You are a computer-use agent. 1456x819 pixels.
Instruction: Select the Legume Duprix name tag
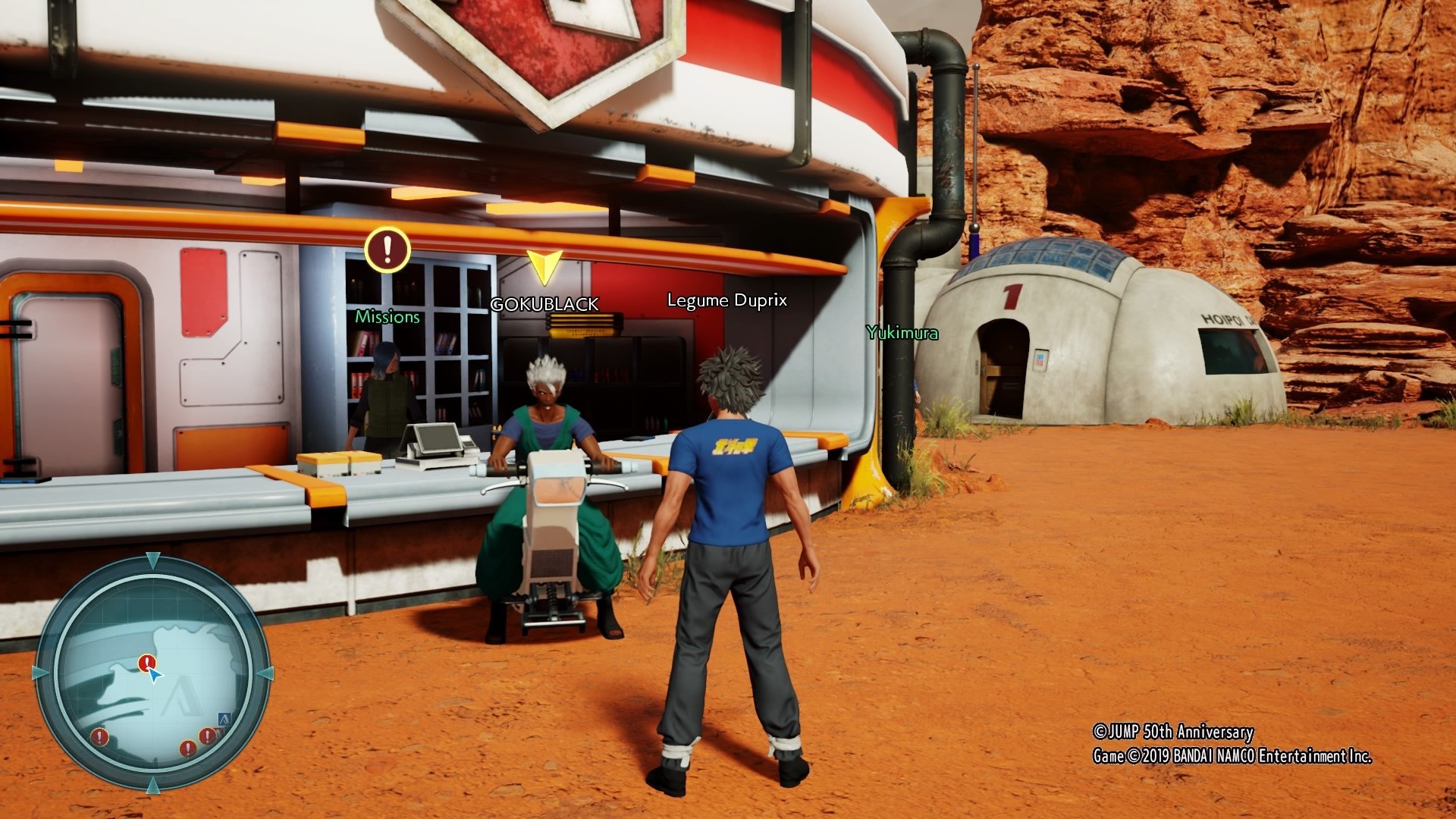[726, 300]
